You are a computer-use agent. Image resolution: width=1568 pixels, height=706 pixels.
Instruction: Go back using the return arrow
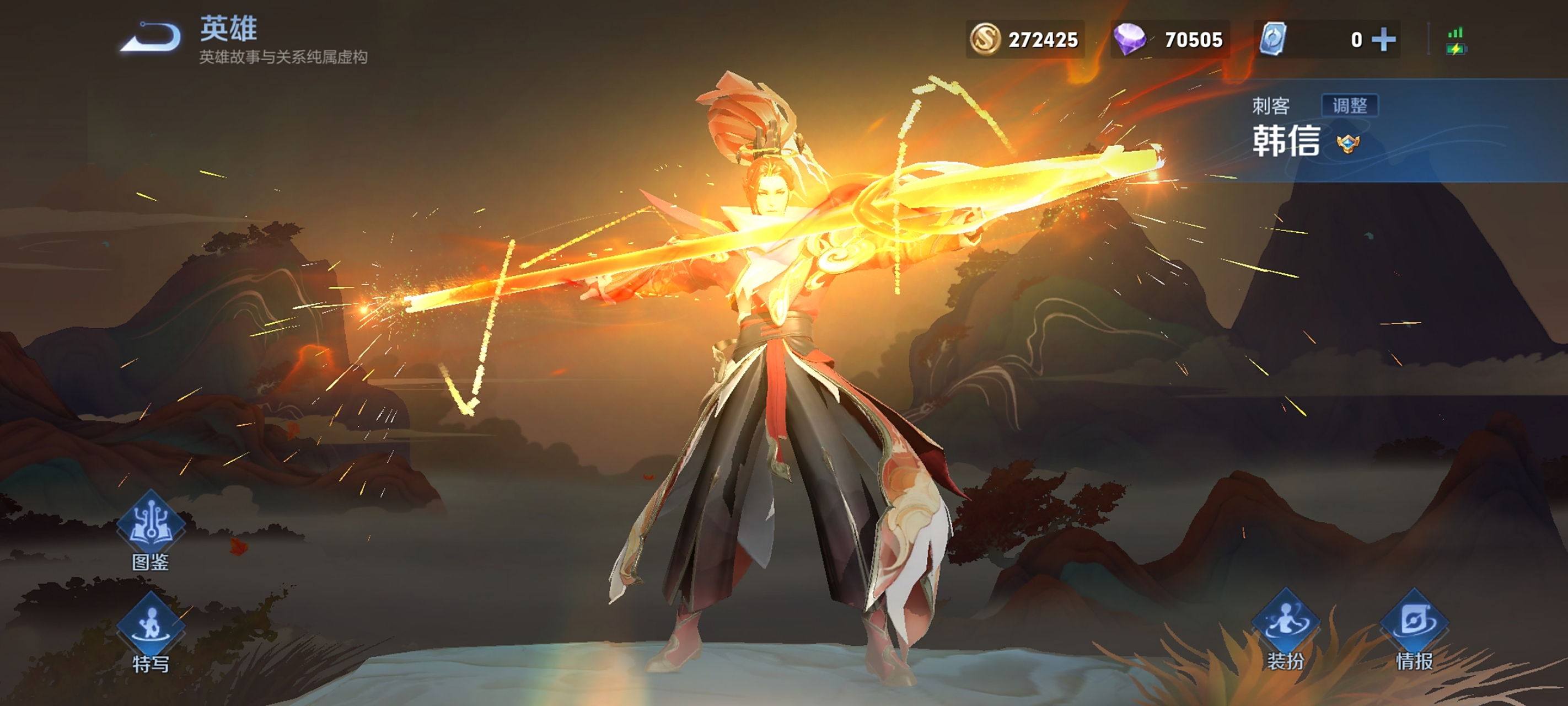pyautogui.click(x=152, y=38)
